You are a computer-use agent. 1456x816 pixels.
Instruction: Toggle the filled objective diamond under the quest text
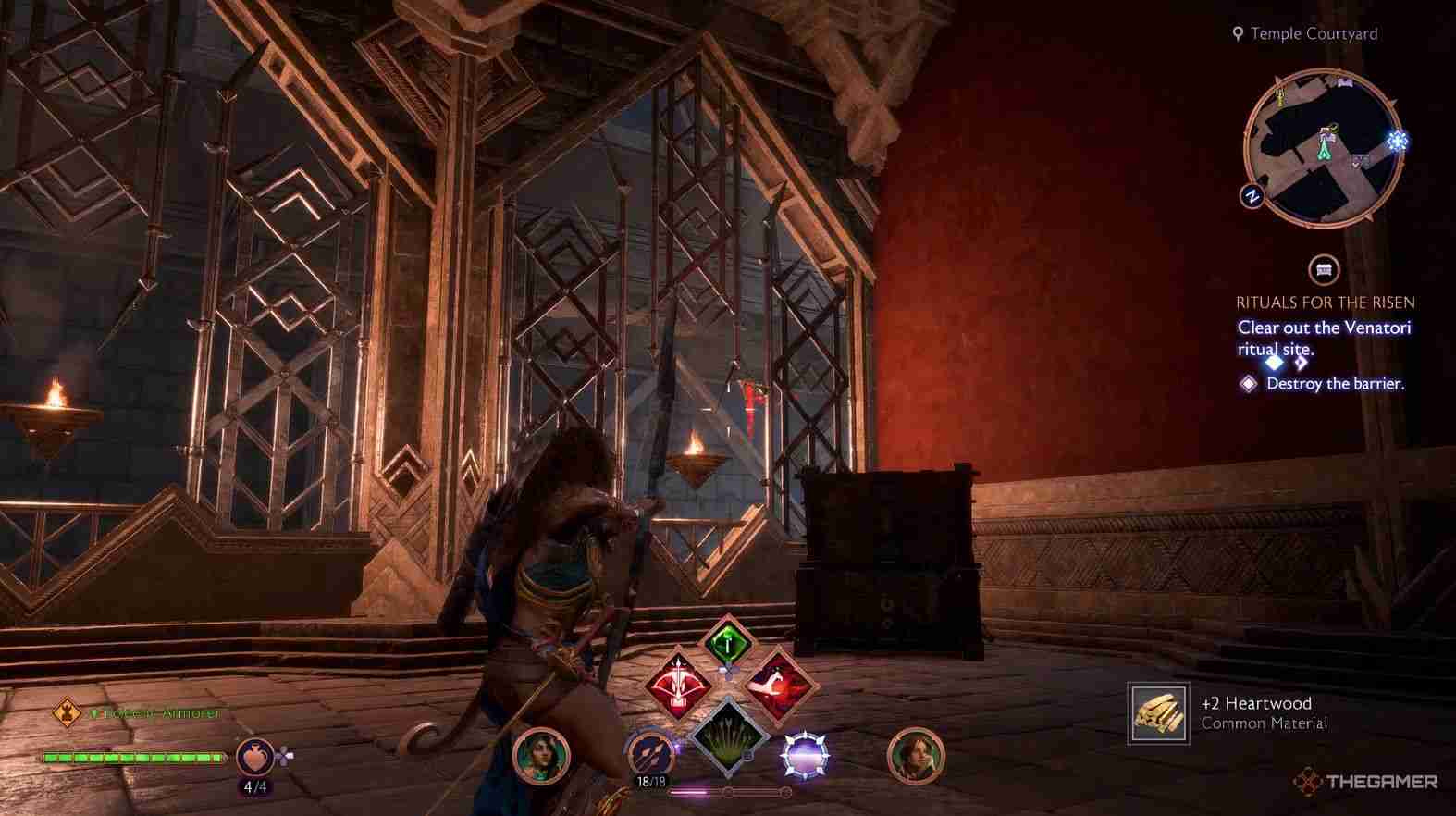1274,364
